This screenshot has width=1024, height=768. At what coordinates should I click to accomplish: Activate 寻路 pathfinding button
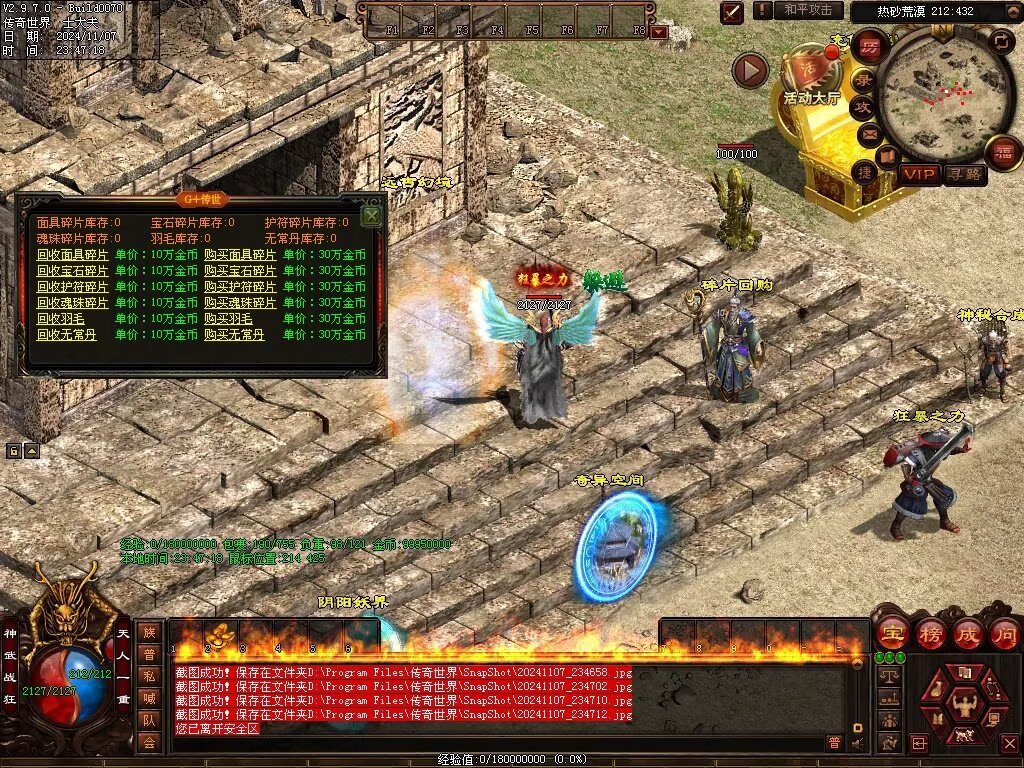pos(965,175)
